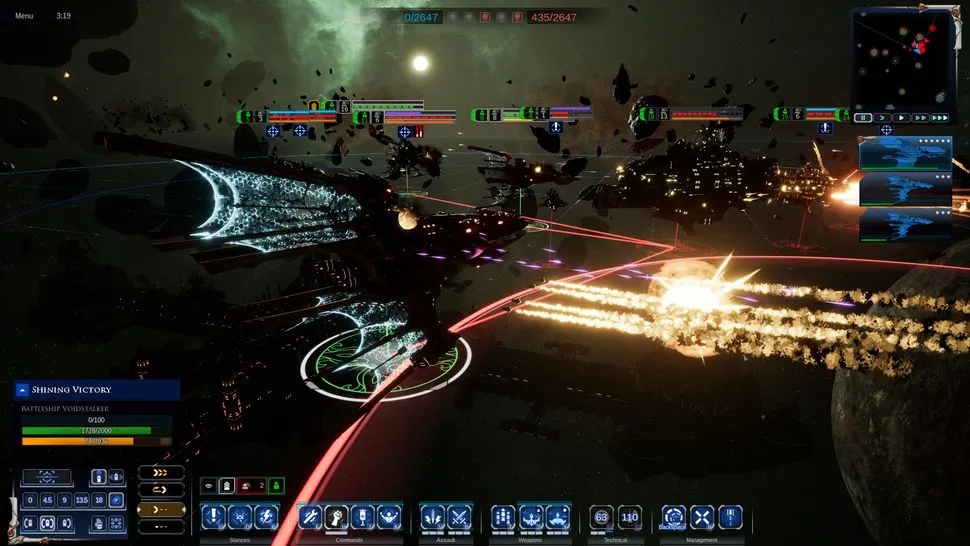Collapse the Shining Victory ship panel

click(x=23, y=390)
